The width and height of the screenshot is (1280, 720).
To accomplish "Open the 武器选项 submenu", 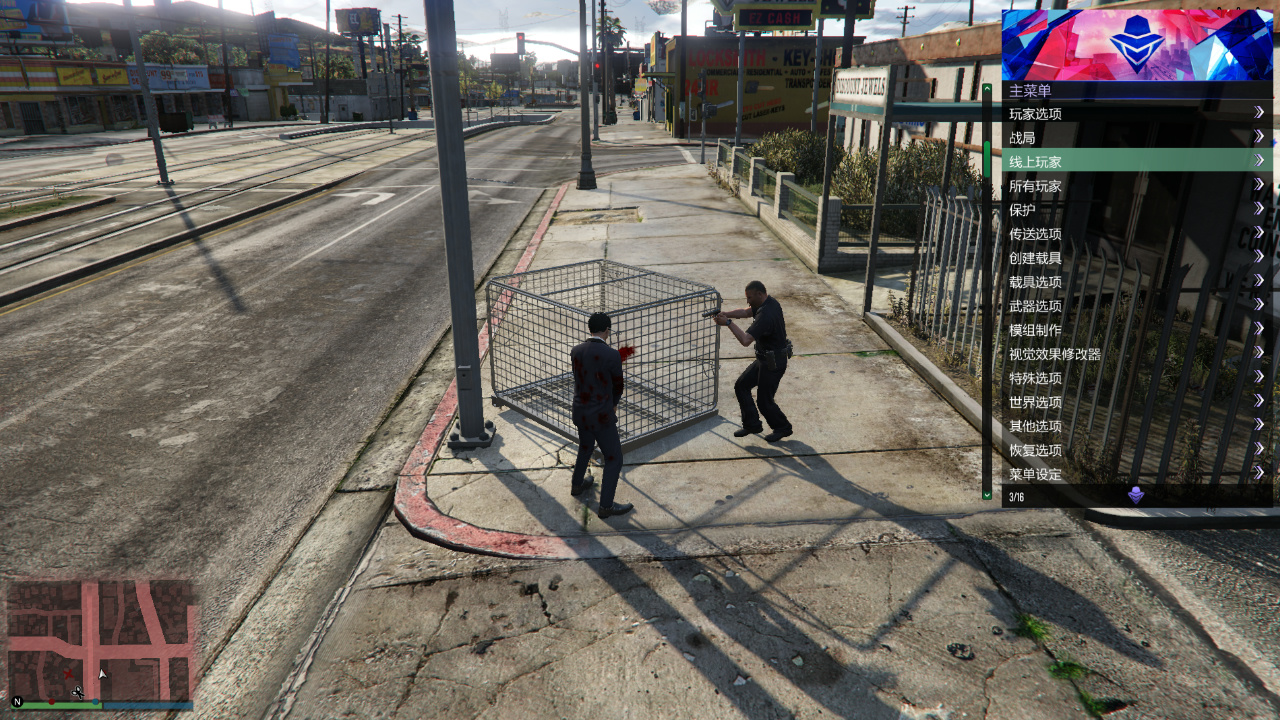I will click(1135, 306).
